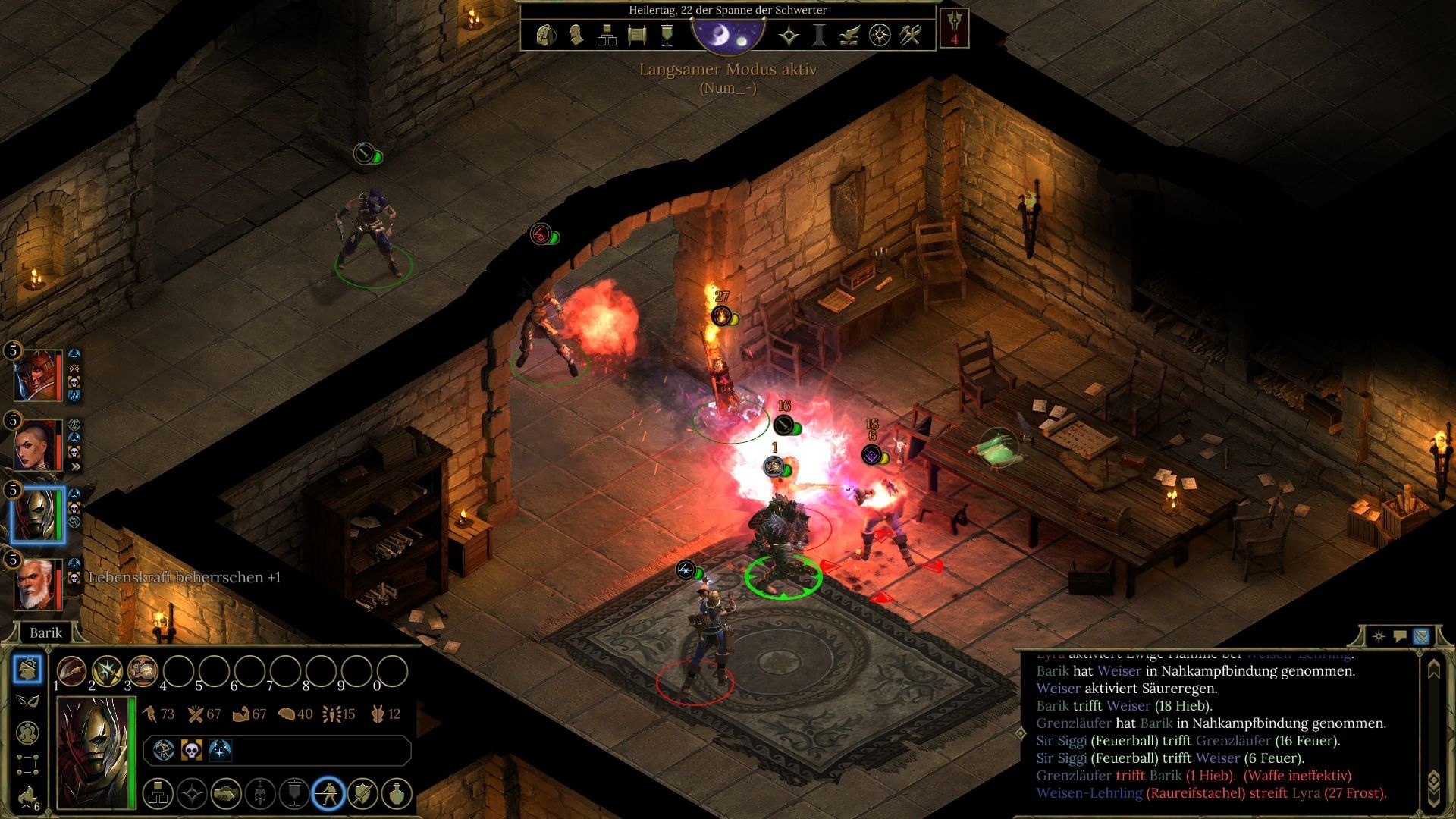1456x819 pixels.
Task: Open the character sheet head icon
Action: (576, 36)
